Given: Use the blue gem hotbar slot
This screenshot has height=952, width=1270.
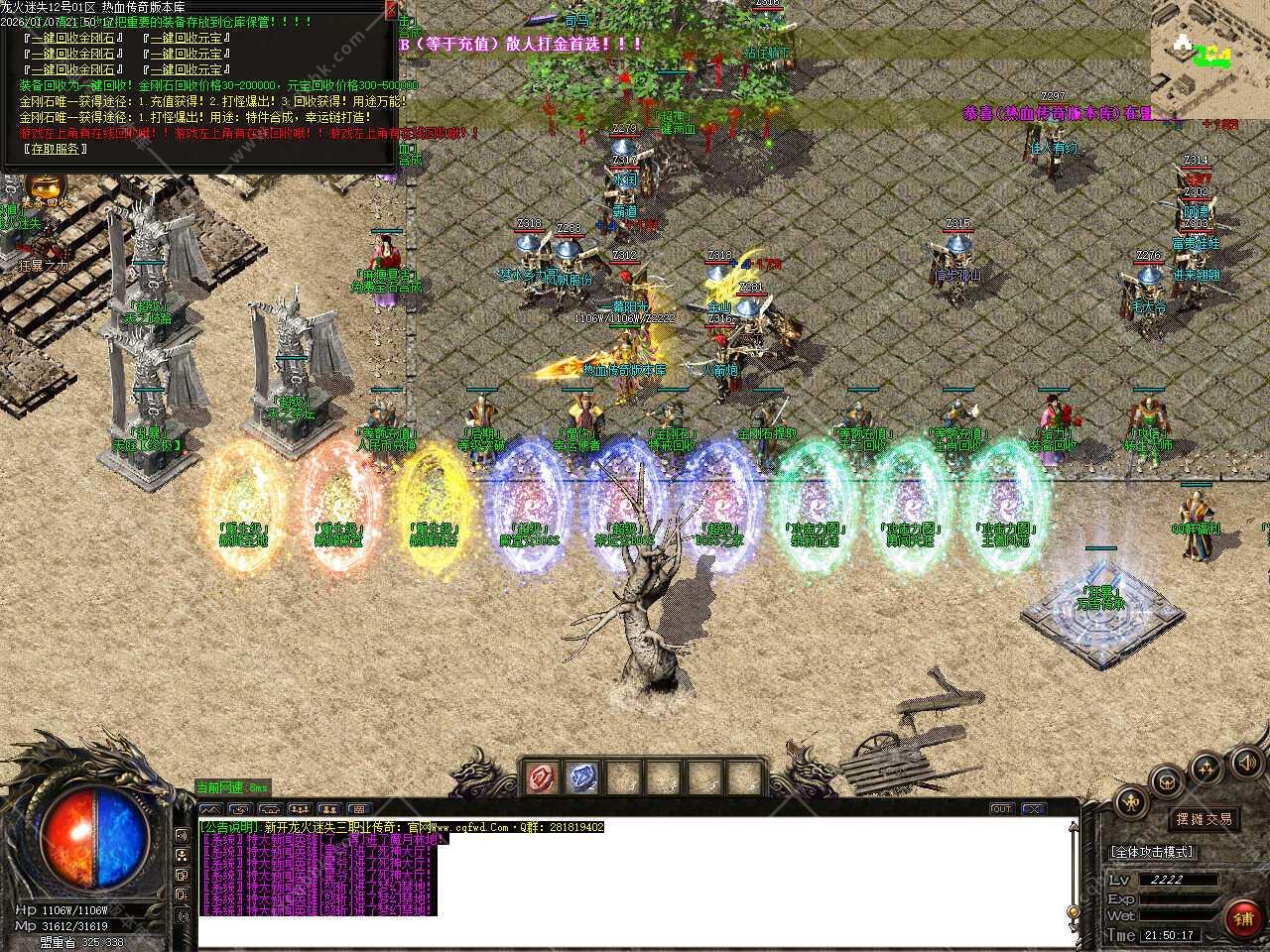Looking at the screenshot, I should [583, 777].
